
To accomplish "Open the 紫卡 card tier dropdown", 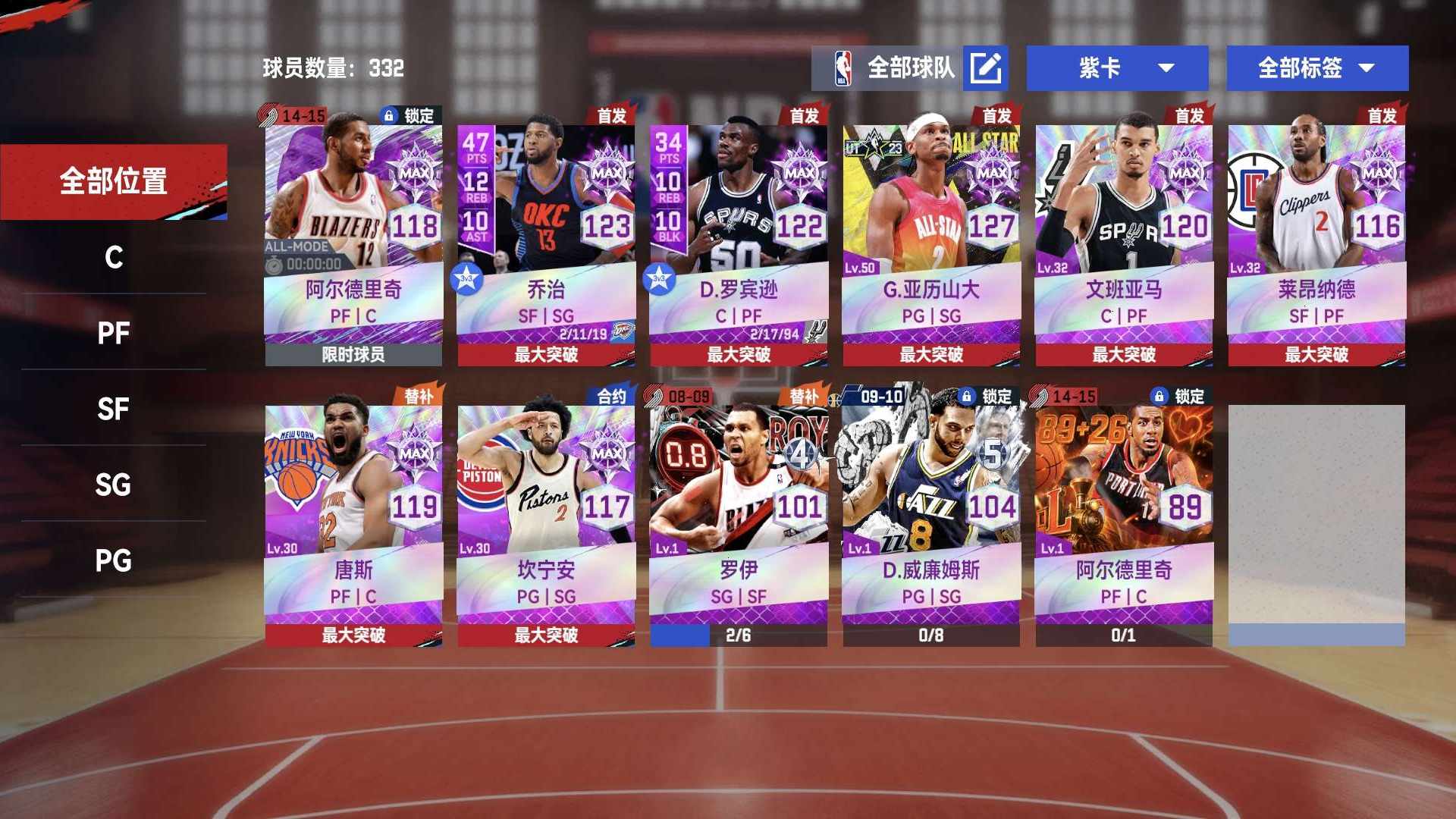I will (1117, 68).
